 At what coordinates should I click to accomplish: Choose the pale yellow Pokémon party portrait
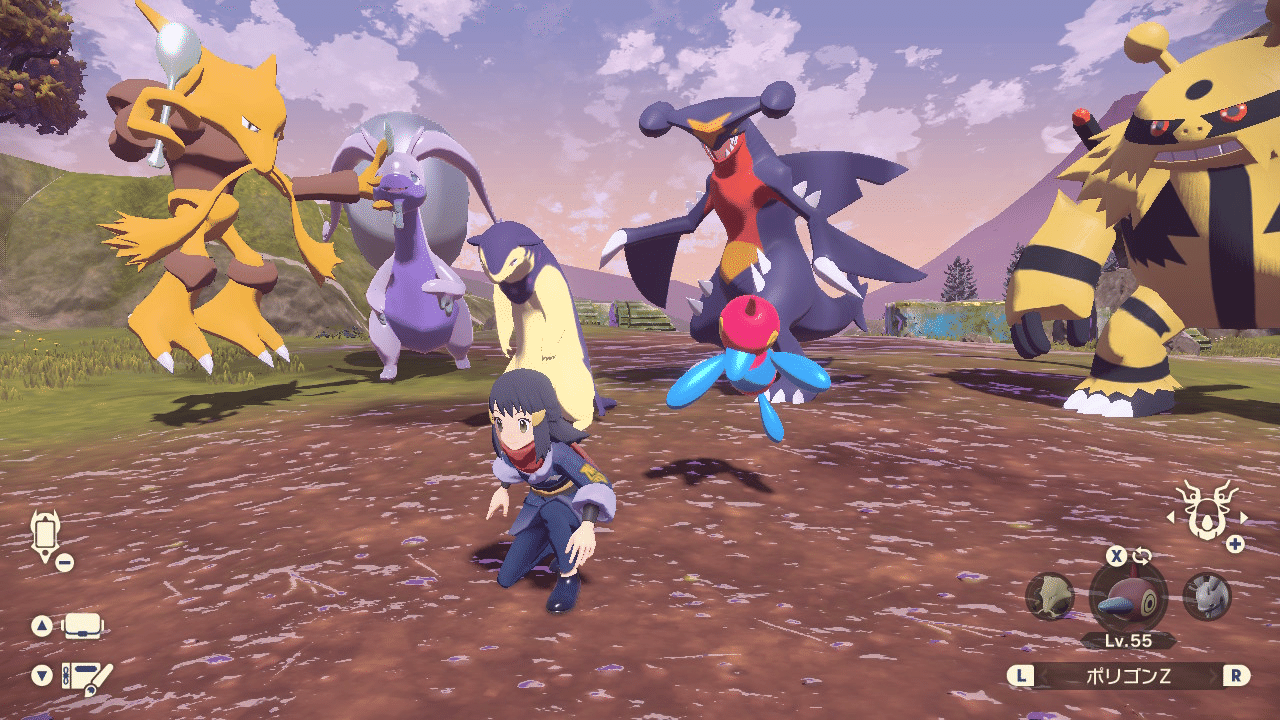(1050, 597)
